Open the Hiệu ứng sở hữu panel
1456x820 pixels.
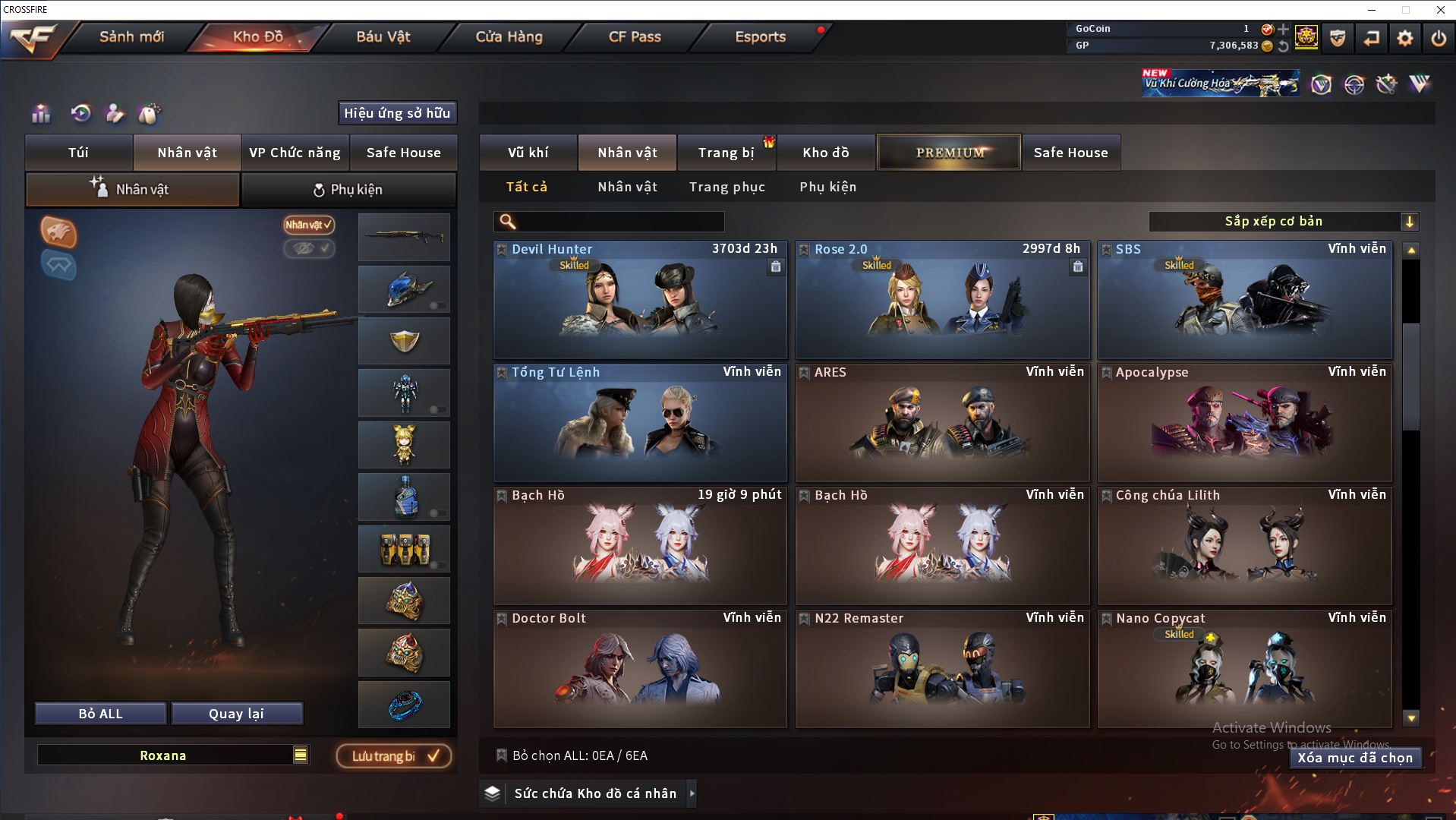coord(396,113)
